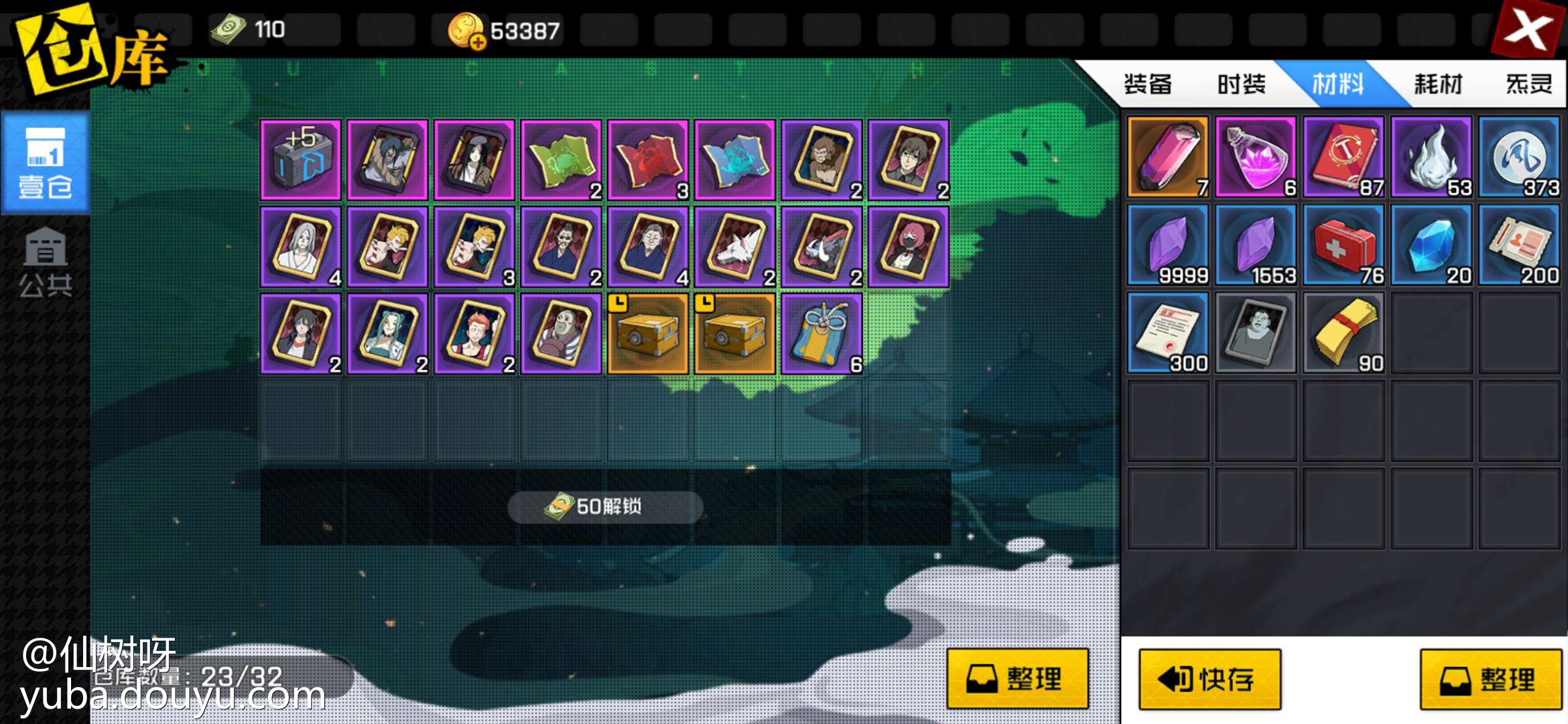Pick the blue lucky pouch item

click(822, 334)
